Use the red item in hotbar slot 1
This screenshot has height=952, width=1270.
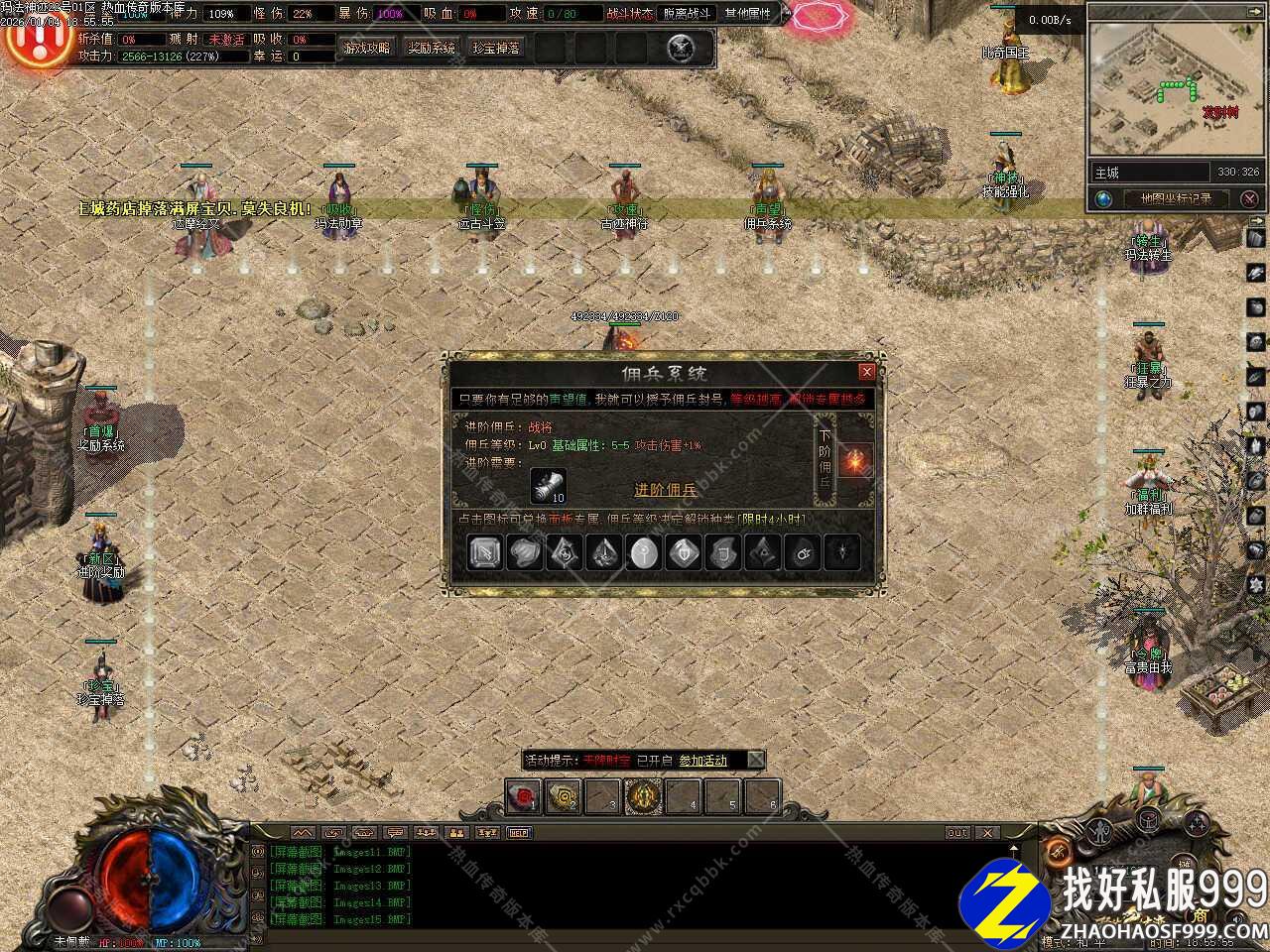click(523, 796)
